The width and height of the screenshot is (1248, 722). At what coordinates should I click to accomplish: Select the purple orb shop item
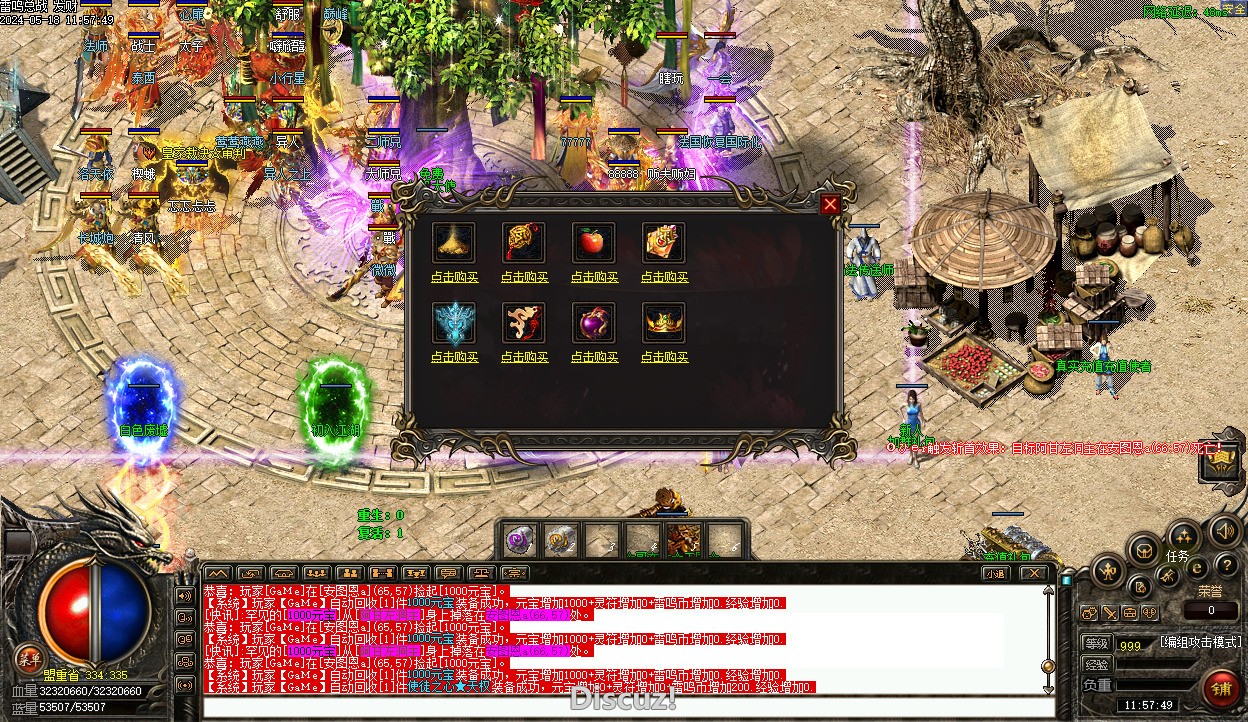(x=594, y=323)
